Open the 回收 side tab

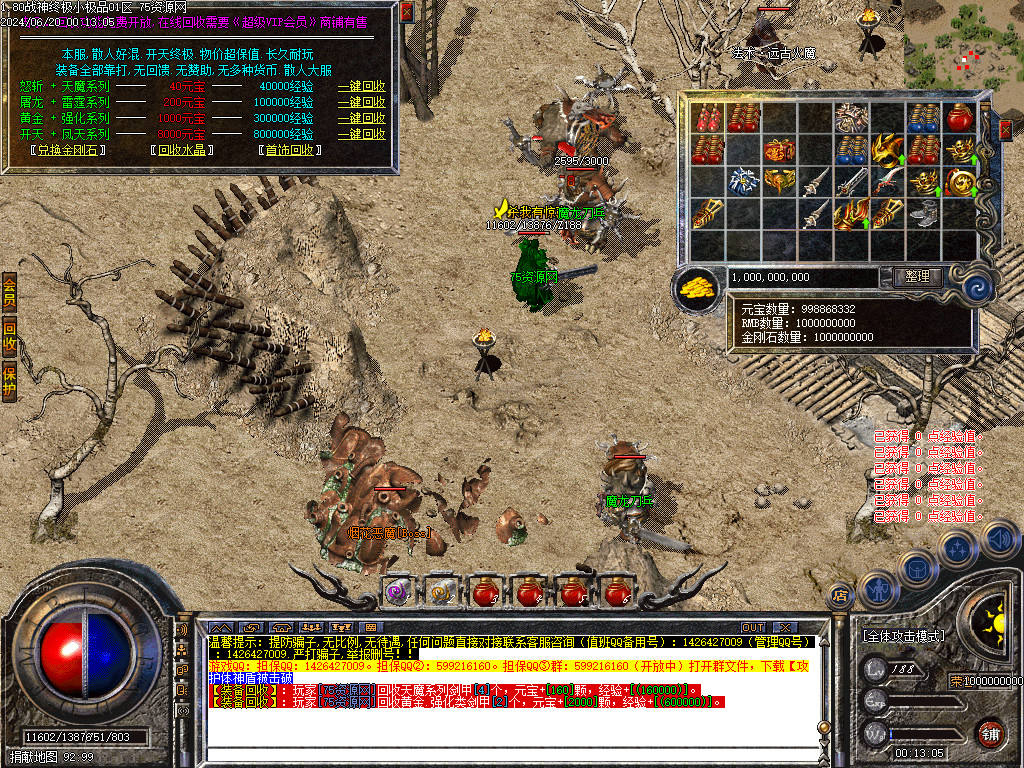click(x=9, y=337)
